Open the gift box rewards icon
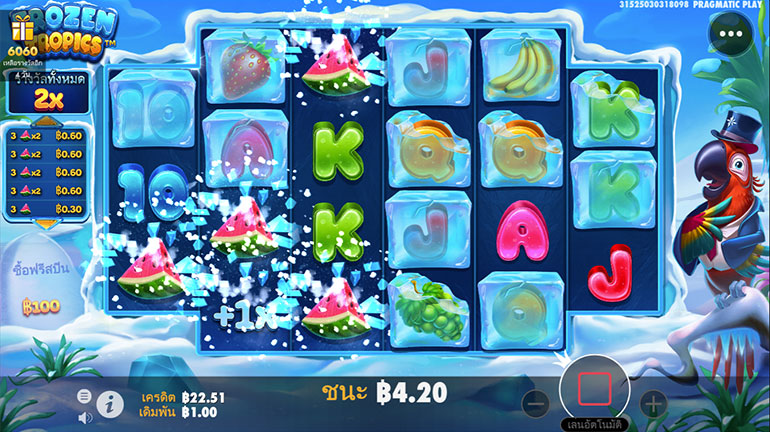The image size is (770, 432). [x=22, y=32]
